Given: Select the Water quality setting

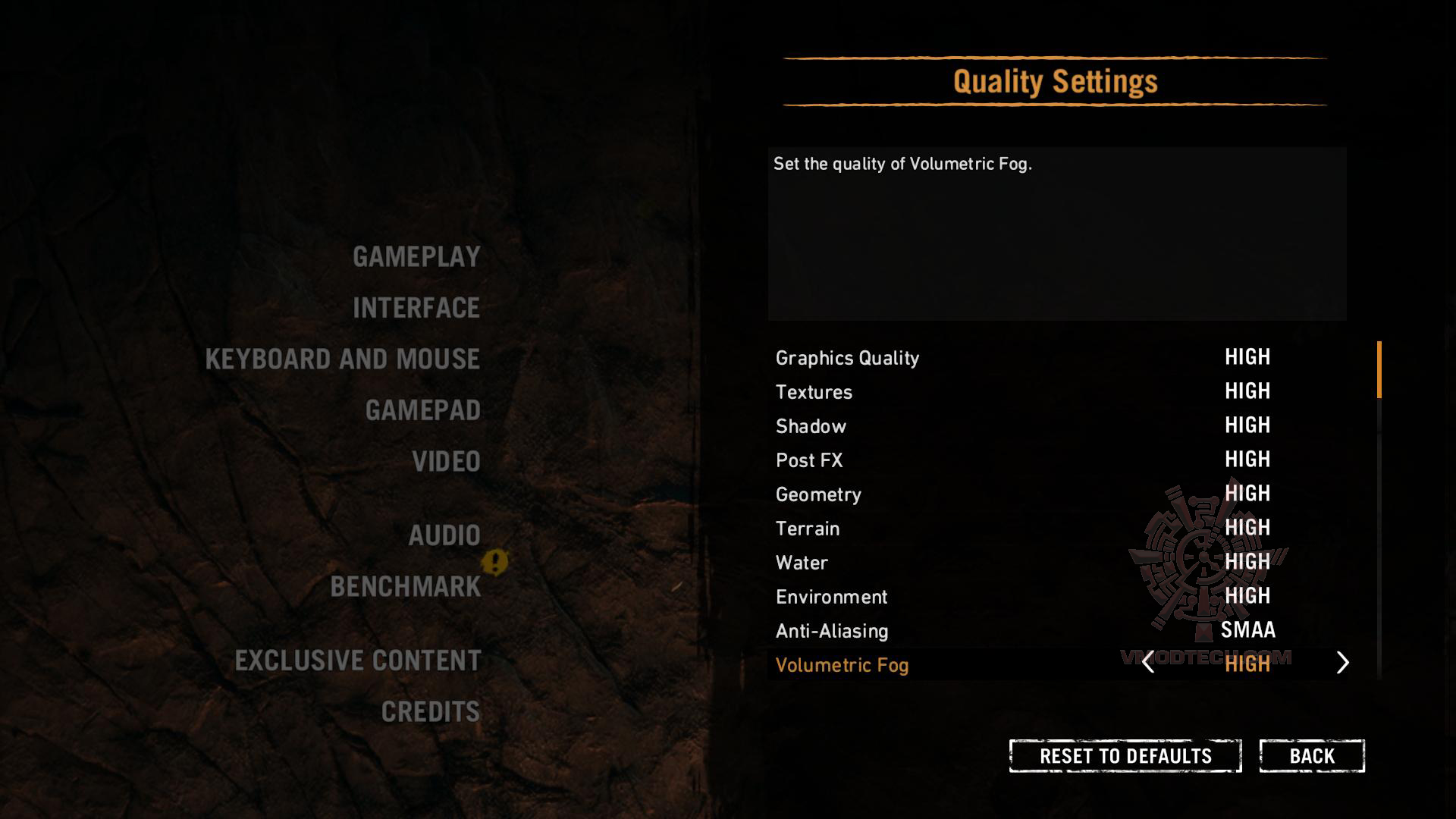Looking at the screenshot, I should [x=802, y=563].
